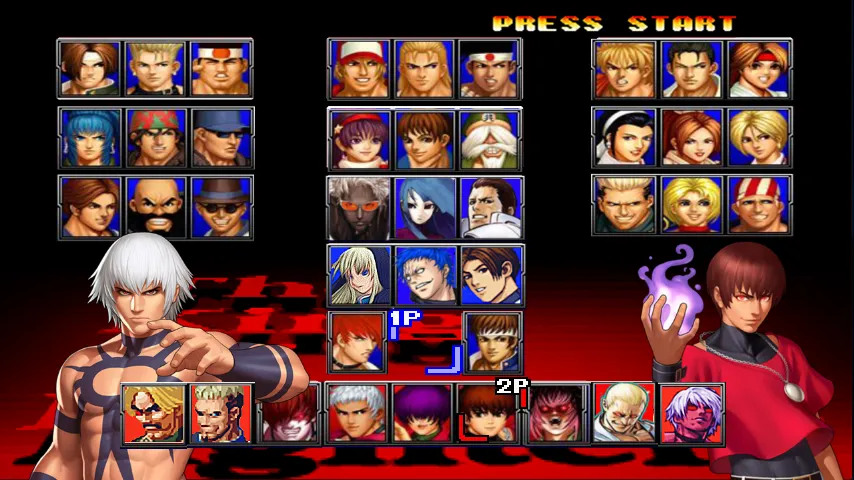Choose bald, bearded Chang Koehan

(156, 206)
